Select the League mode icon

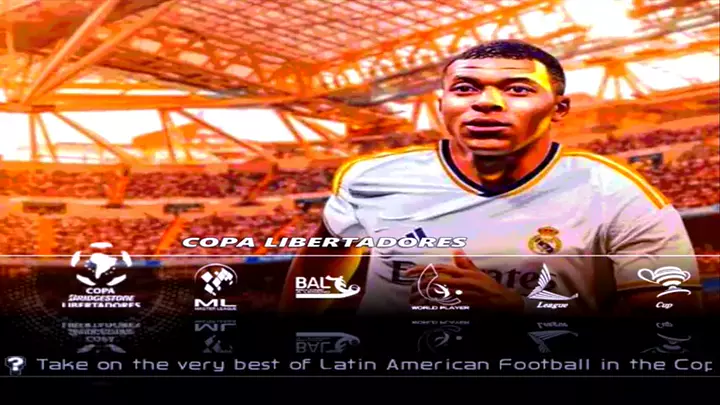(551, 286)
